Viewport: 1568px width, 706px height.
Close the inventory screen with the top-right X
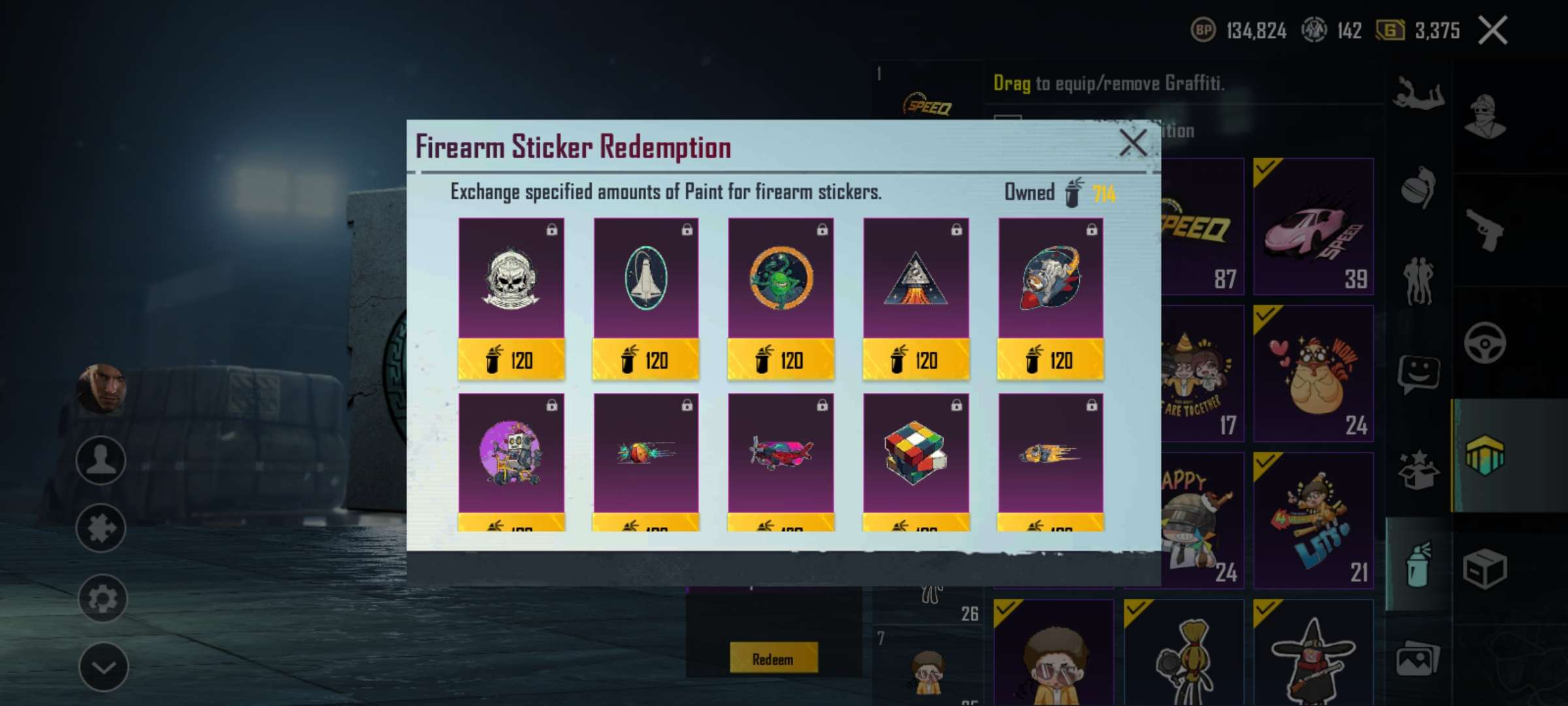click(1493, 31)
